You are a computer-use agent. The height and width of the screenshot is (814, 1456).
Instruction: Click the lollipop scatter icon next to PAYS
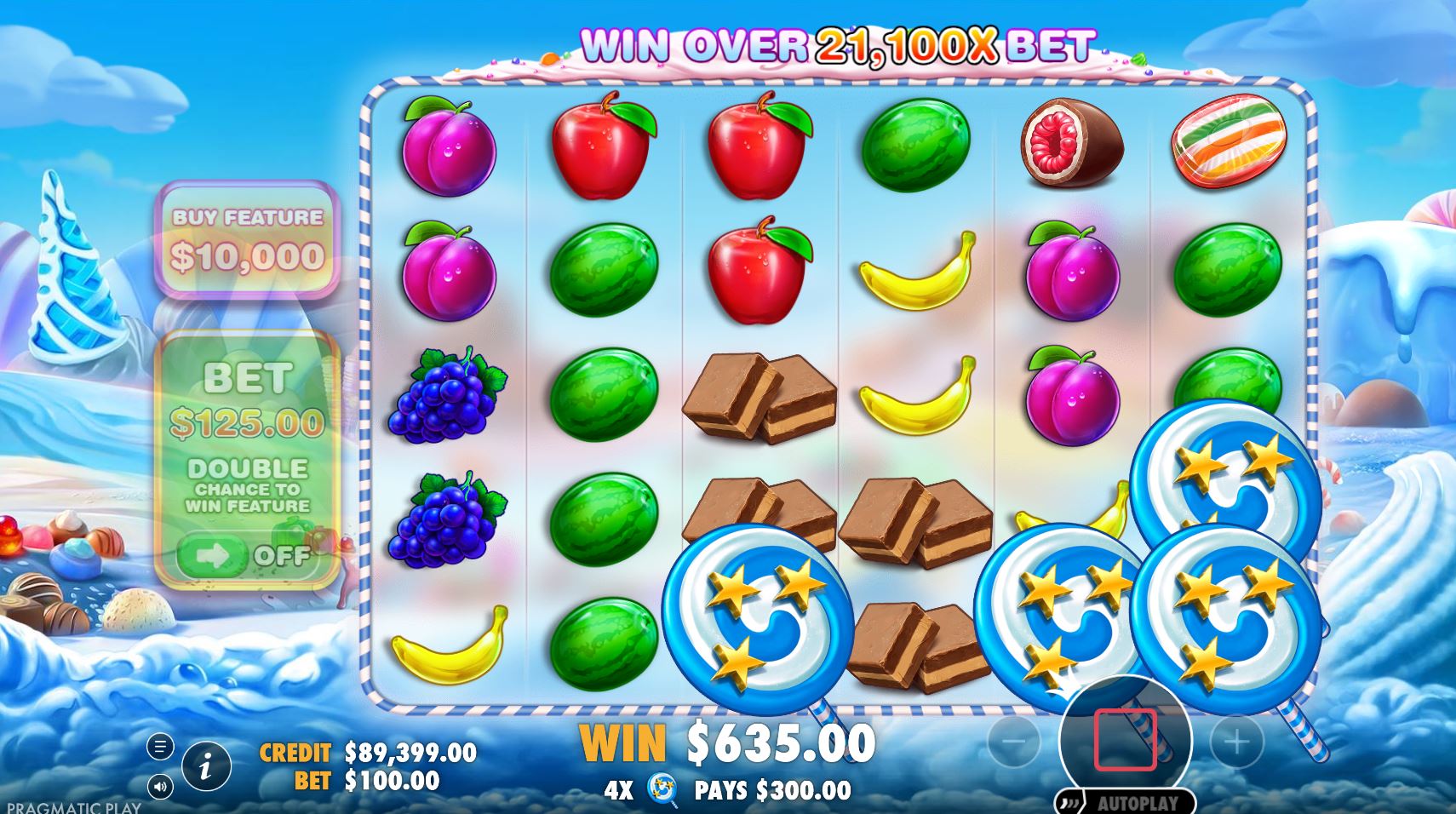coord(662,788)
